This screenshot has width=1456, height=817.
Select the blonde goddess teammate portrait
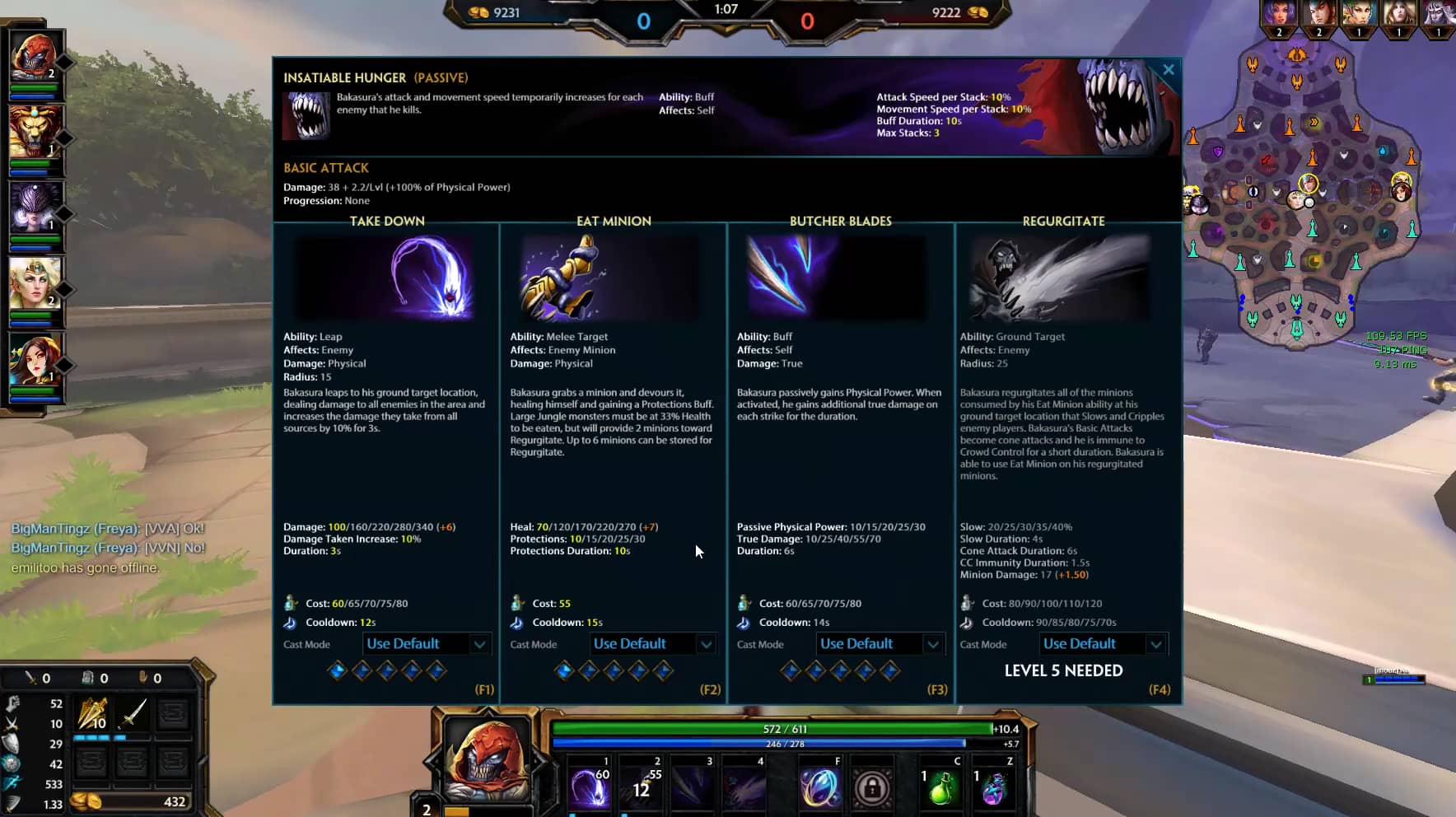(35, 284)
